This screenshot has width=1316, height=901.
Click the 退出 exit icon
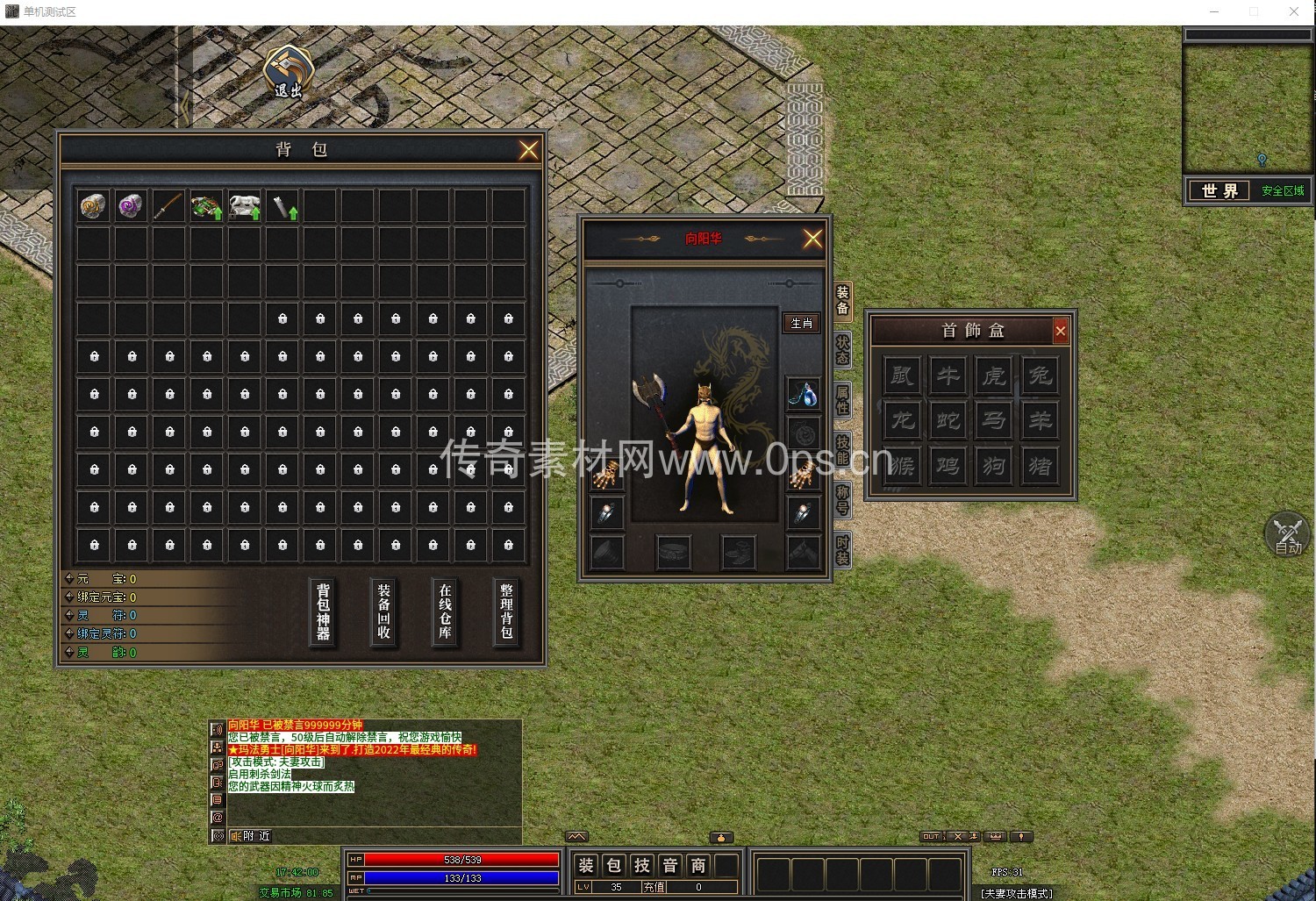[289, 72]
